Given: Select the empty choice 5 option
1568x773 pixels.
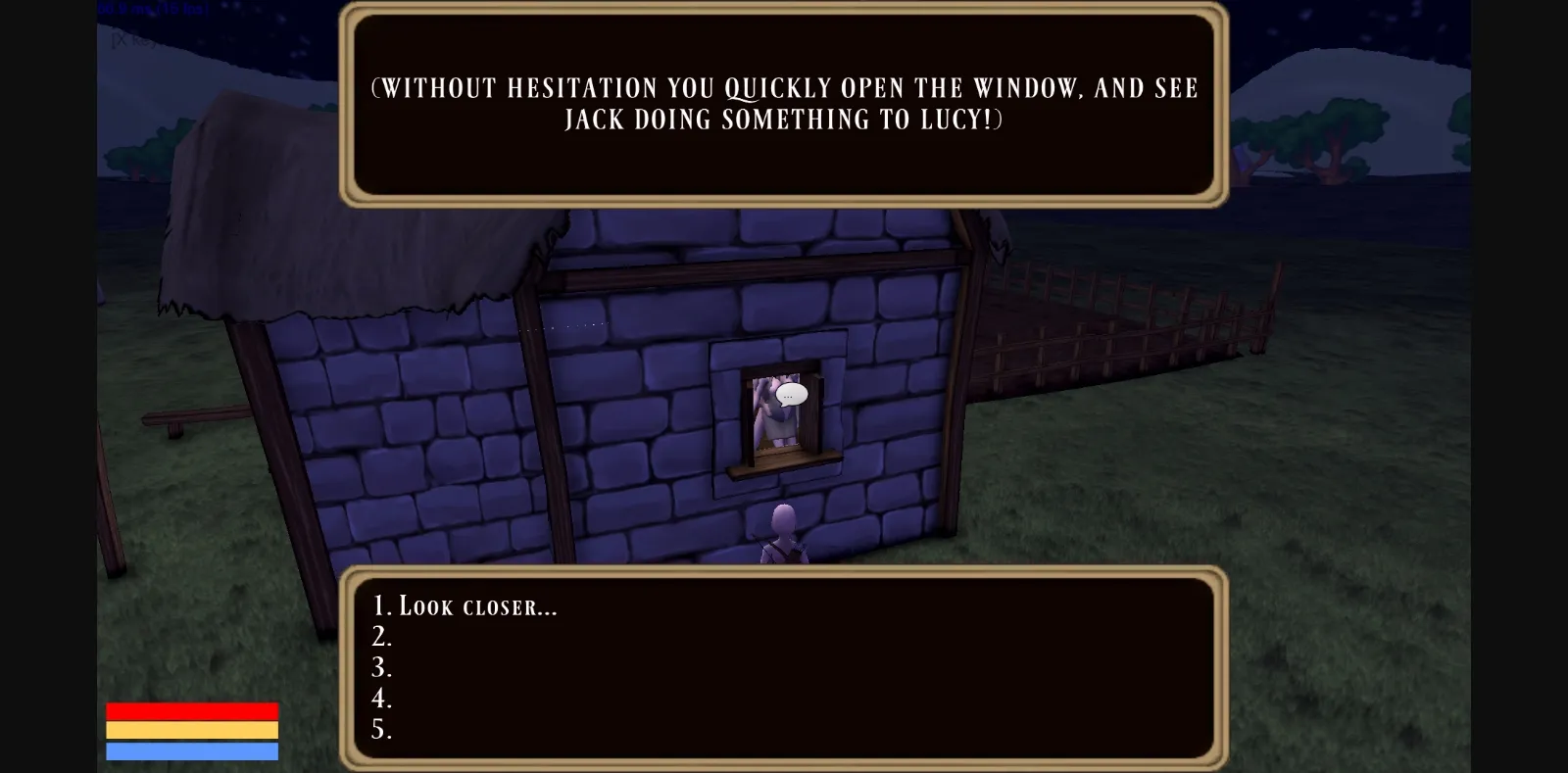Looking at the screenshot, I should [x=382, y=731].
